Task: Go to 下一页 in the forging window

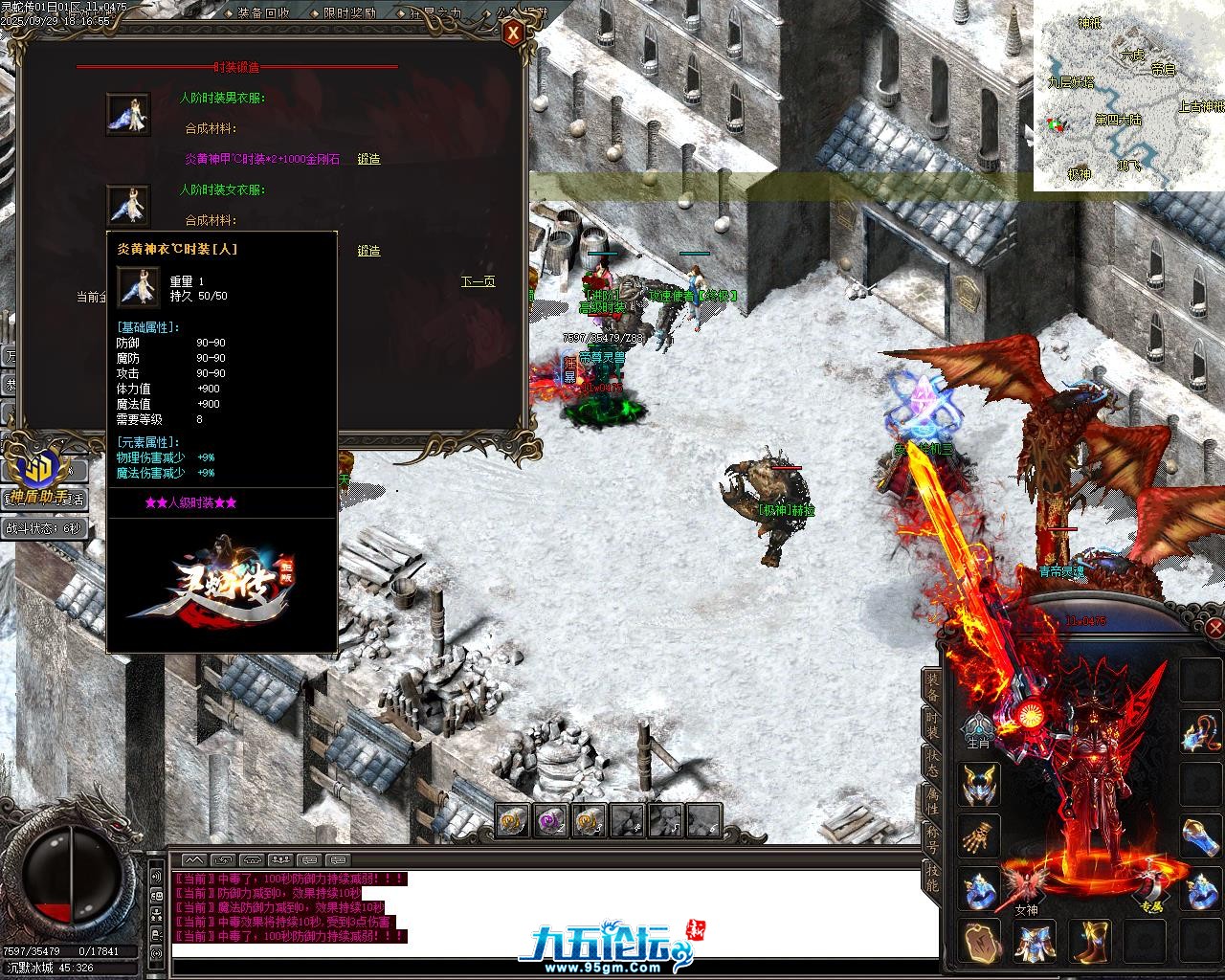Action: pos(478,281)
